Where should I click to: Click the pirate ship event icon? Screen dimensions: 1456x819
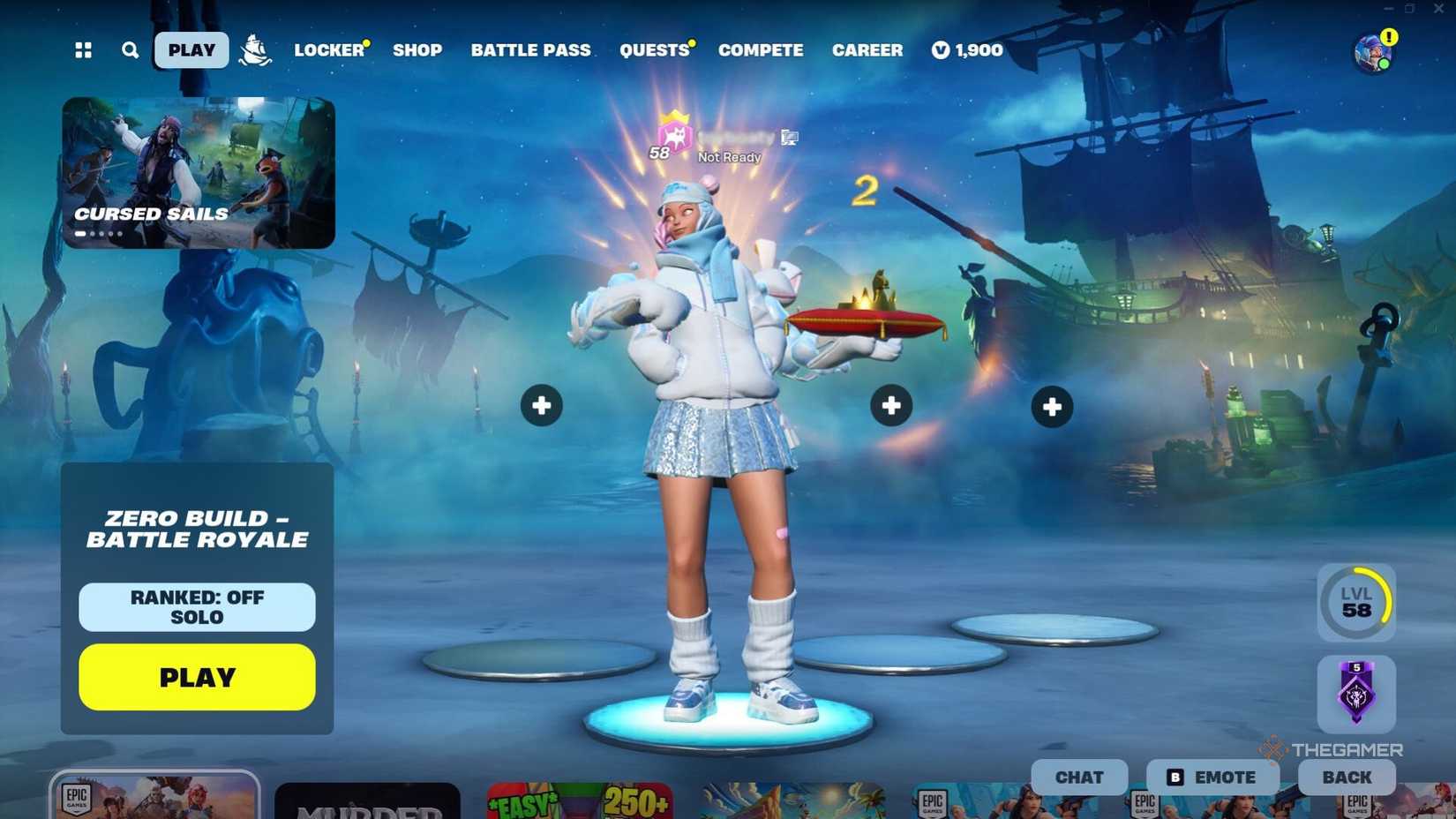tap(254, 50)
